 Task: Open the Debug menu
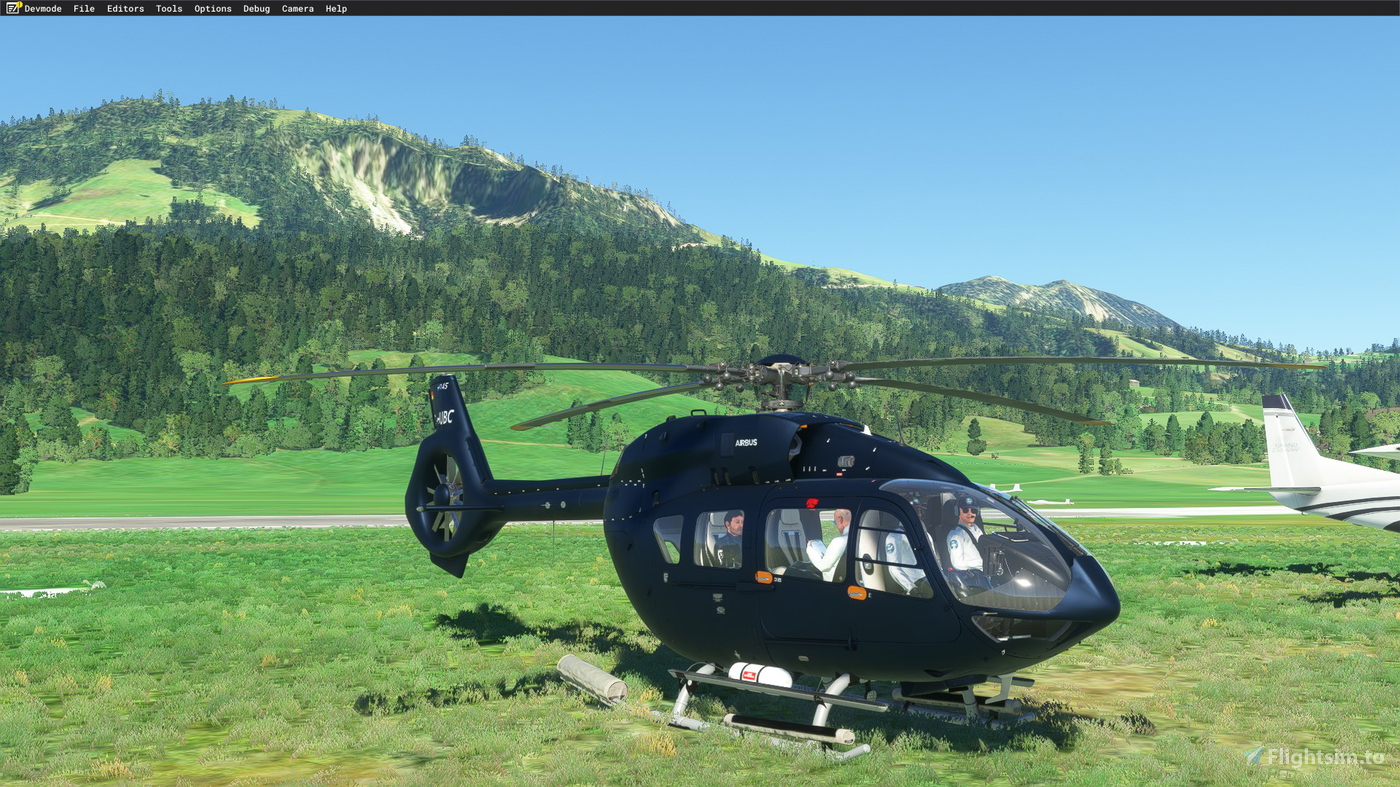256,8
